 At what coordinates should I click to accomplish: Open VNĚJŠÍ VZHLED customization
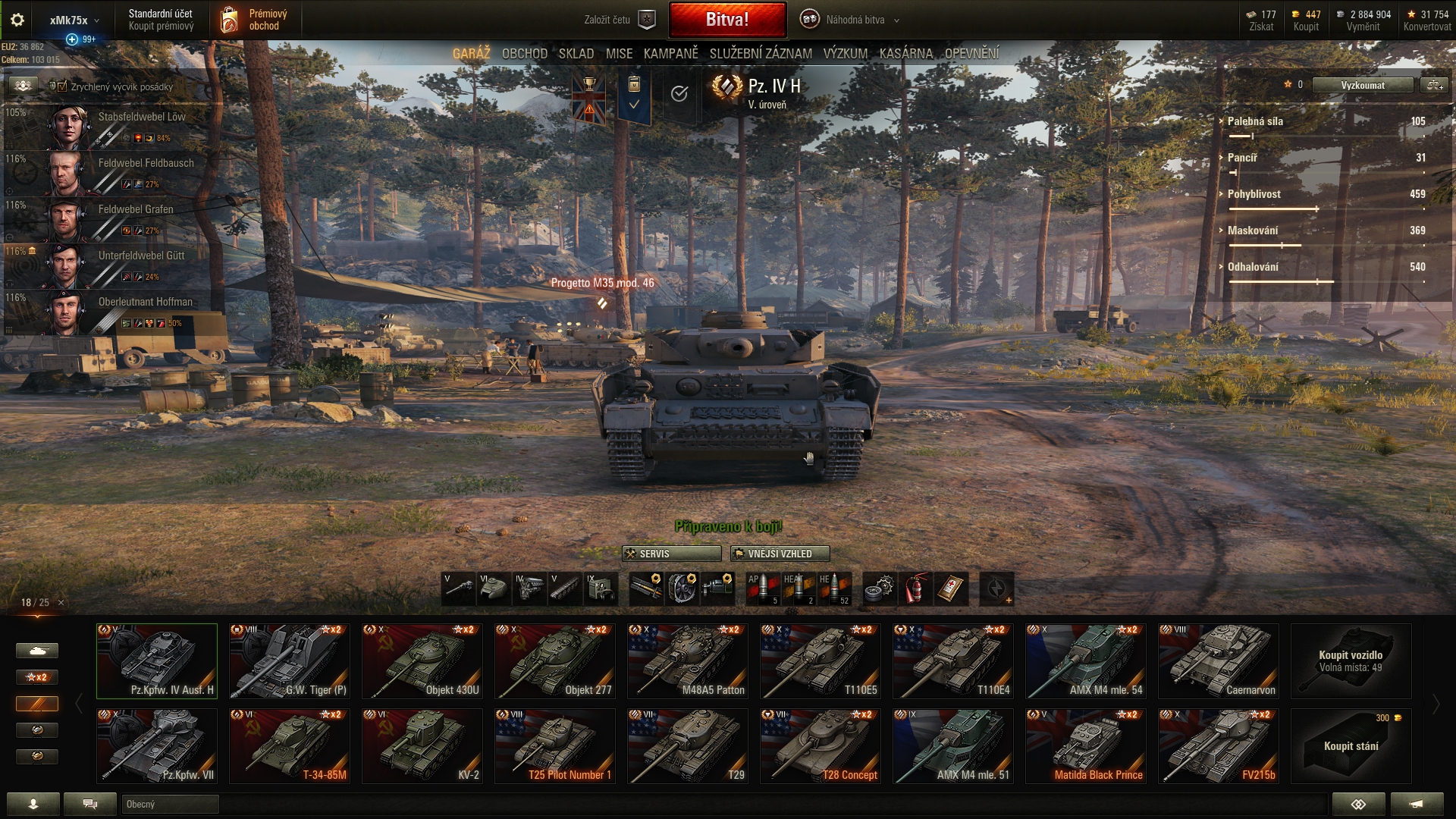point(780,554)
